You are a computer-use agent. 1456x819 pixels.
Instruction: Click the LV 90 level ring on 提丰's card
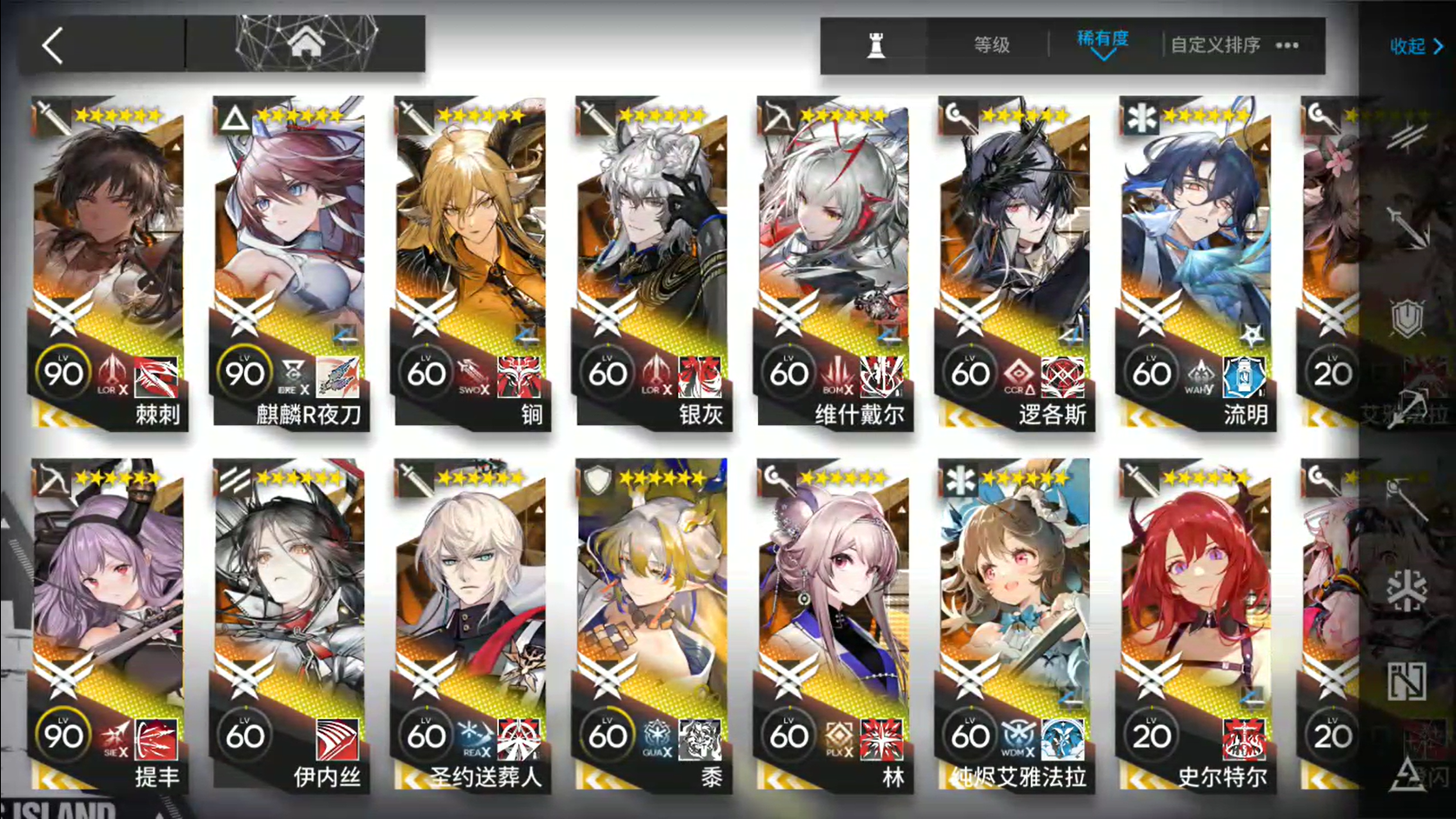pos(63,736)
